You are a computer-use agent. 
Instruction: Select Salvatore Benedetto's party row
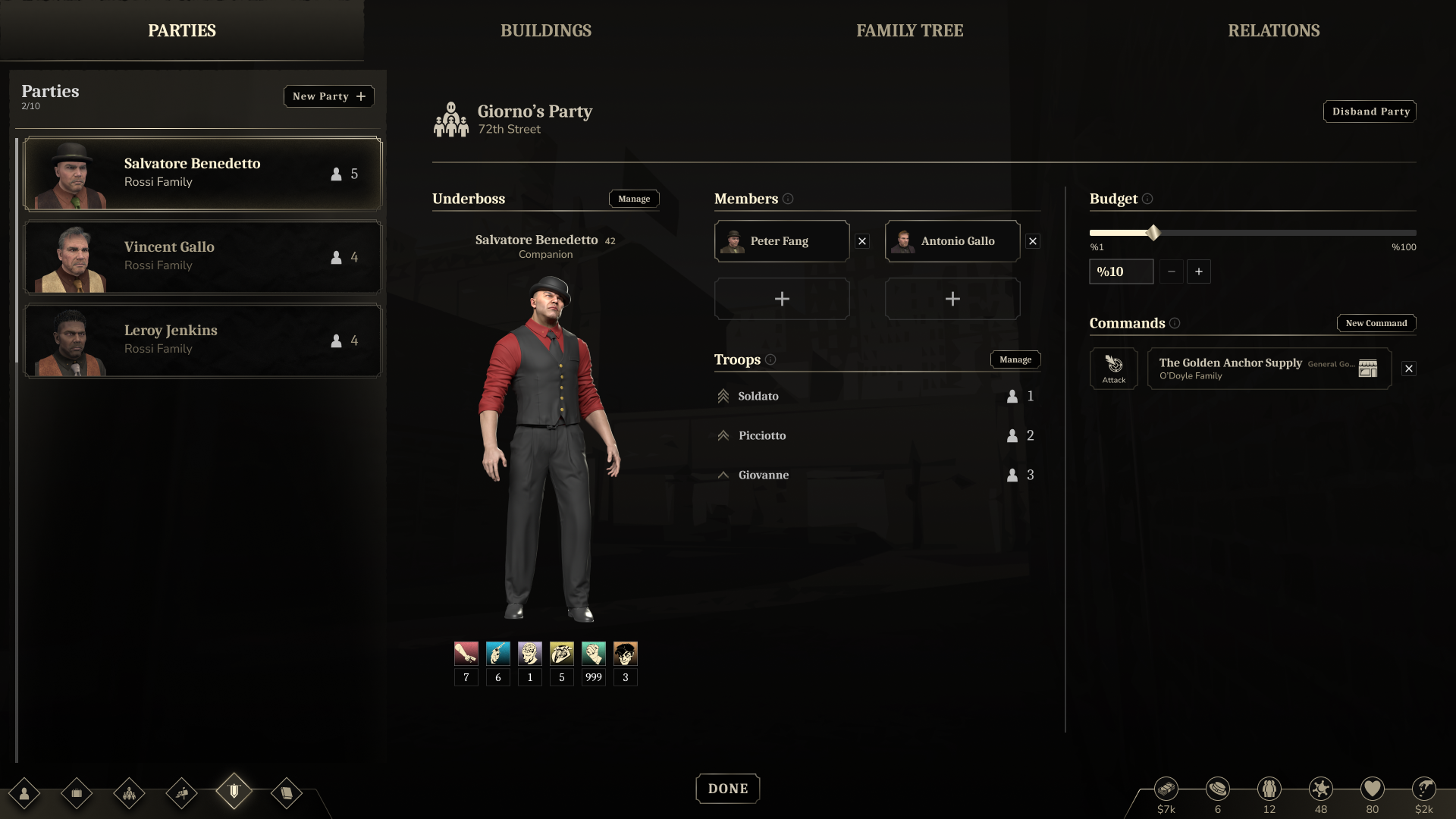202,174
